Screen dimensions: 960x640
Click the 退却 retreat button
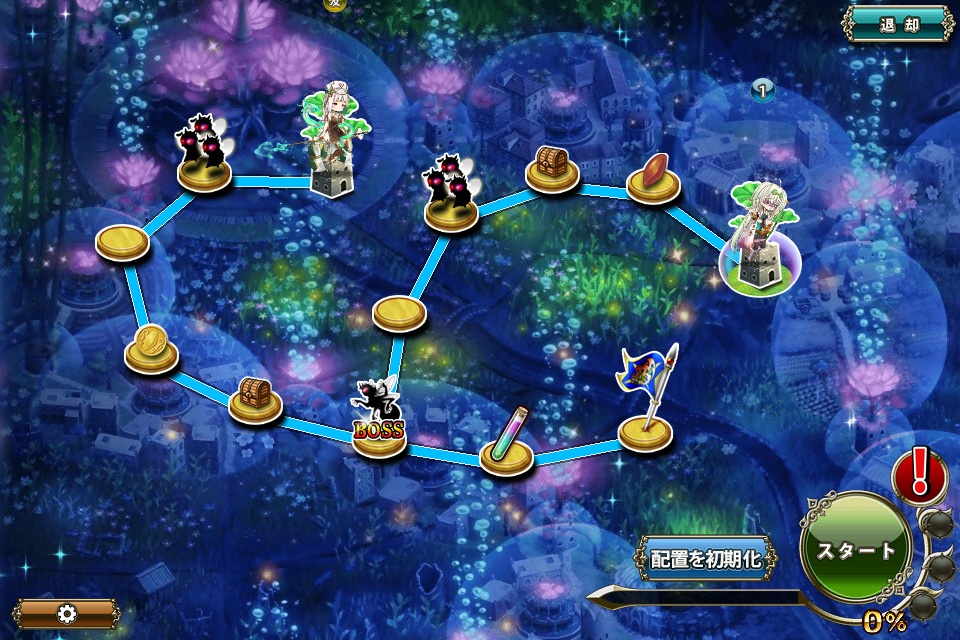click(899, 24)
